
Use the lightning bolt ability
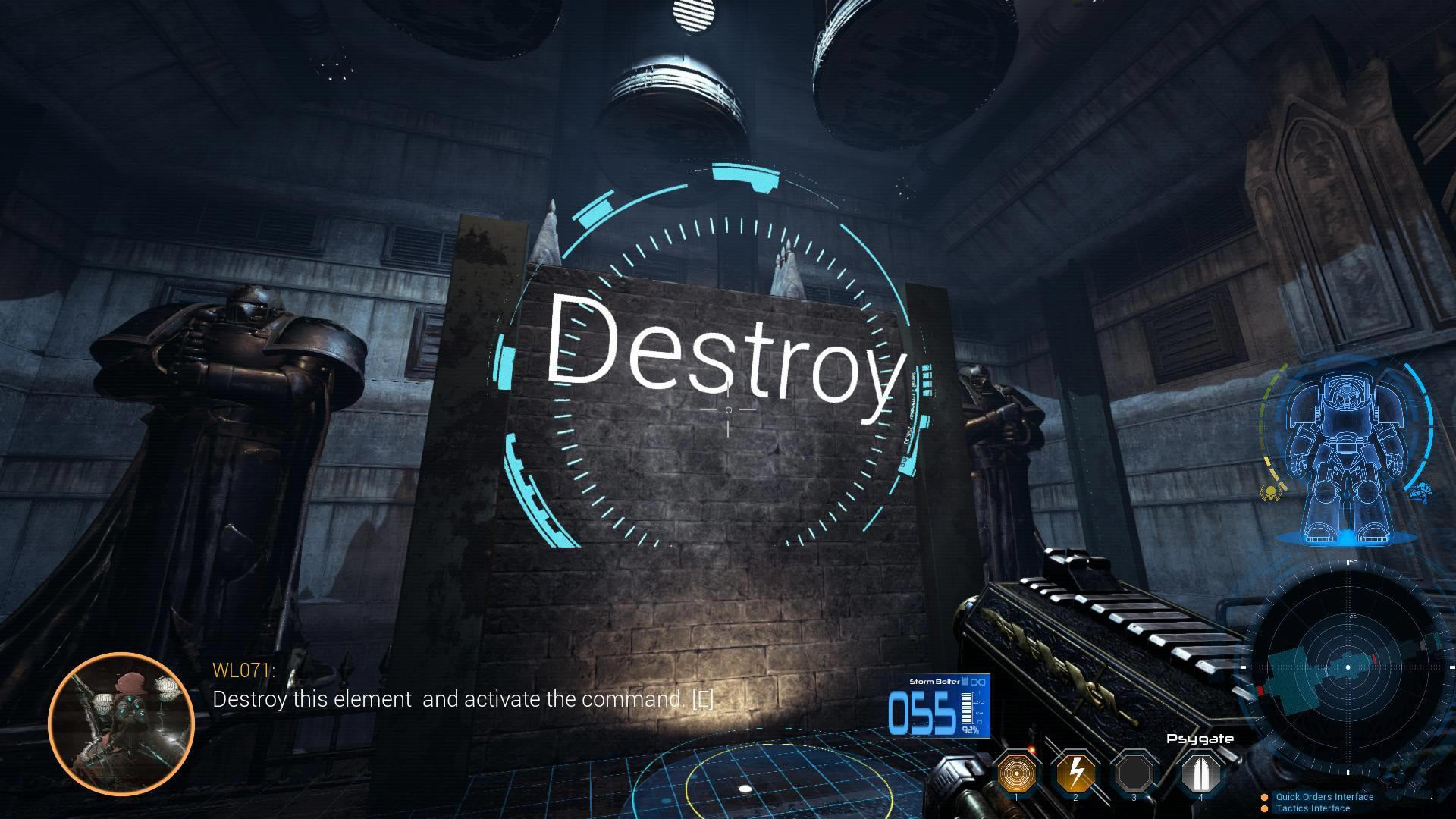point(1075,773)
